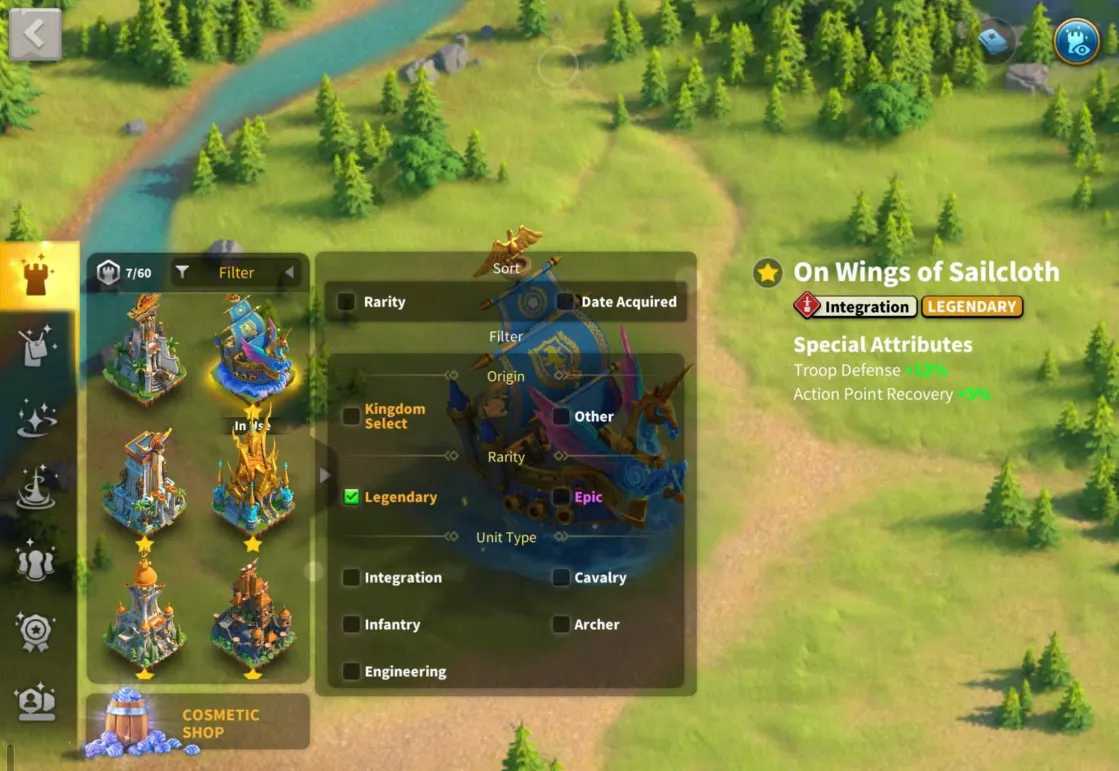The height and width of the screenshot is (771, 1119).
Task: Uncheck the Legendary rarity filter
Action: click(x=351, y=497)
